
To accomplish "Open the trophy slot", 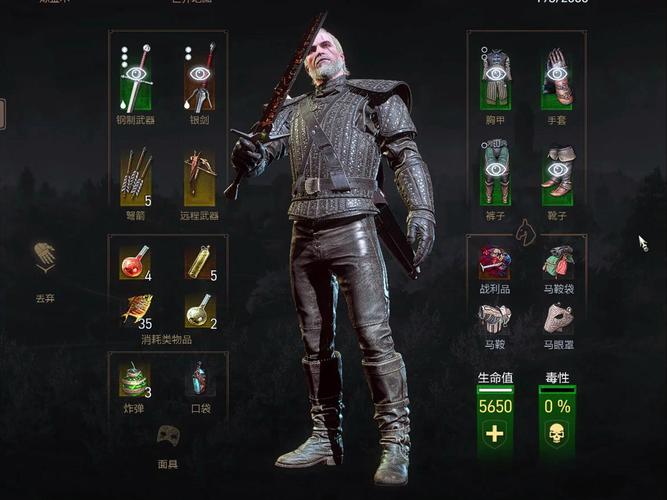I will (495, 262).
